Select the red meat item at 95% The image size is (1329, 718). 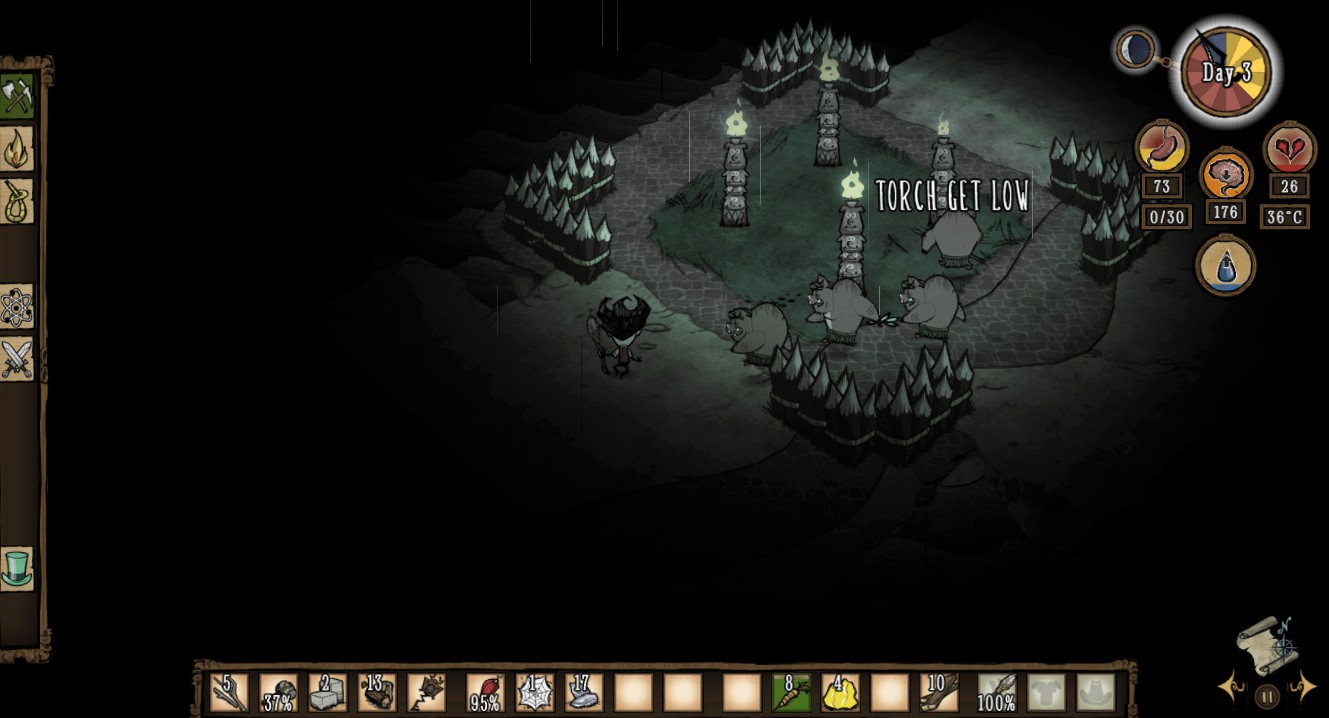(x=485, y=692)
